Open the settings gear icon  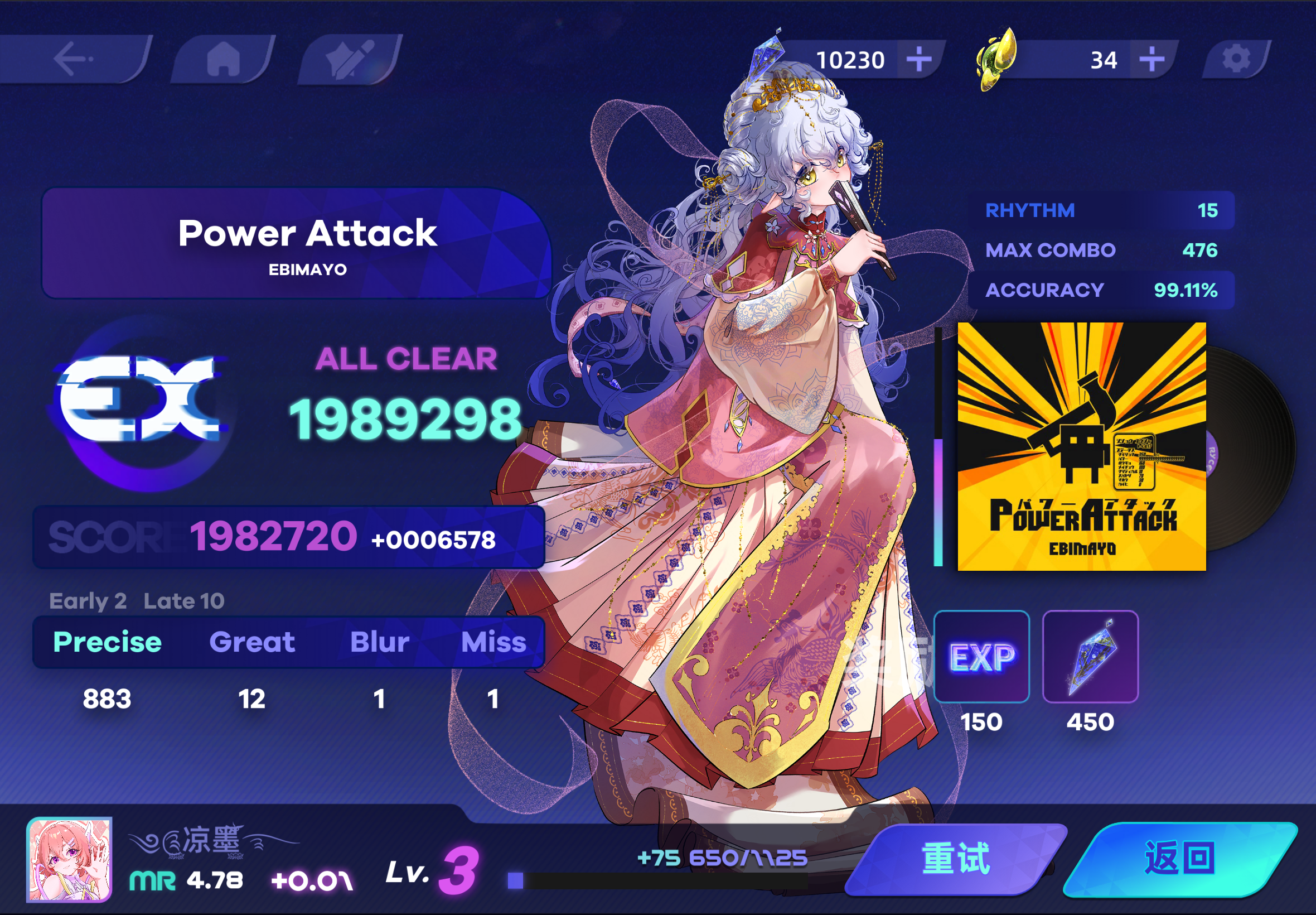[1237, 57]
